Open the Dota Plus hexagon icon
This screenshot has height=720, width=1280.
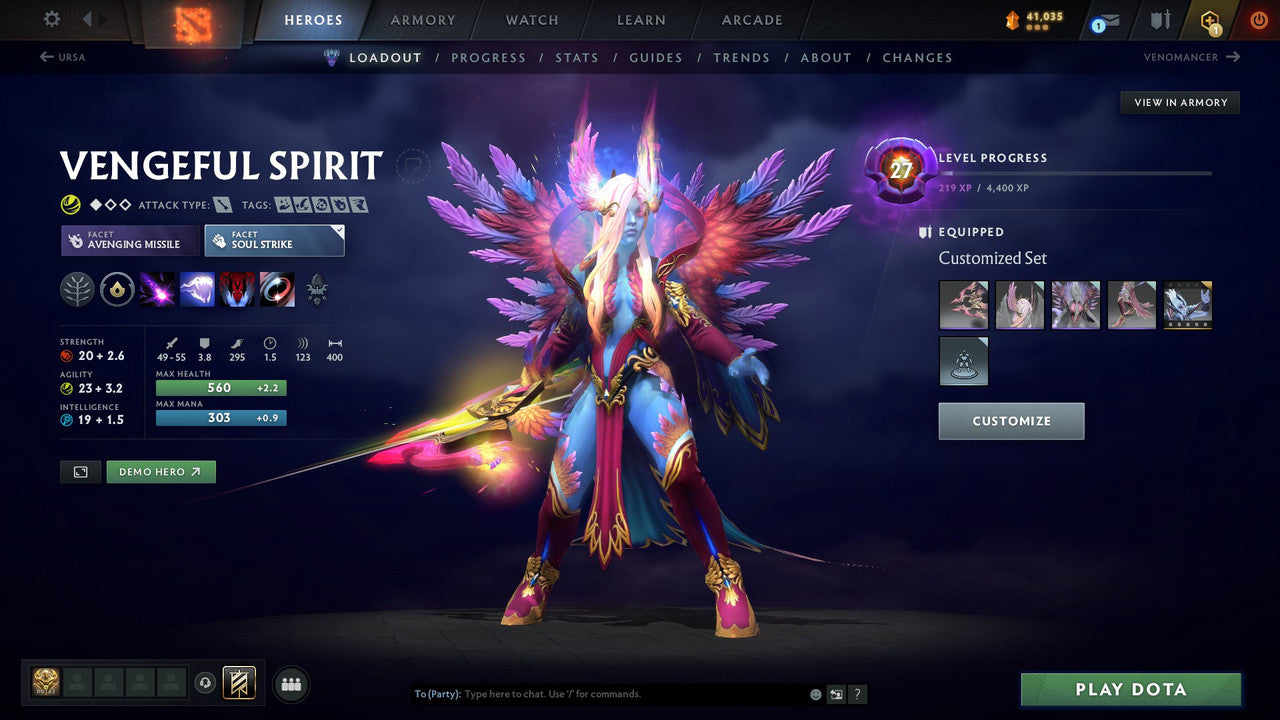click(1211, 19)
